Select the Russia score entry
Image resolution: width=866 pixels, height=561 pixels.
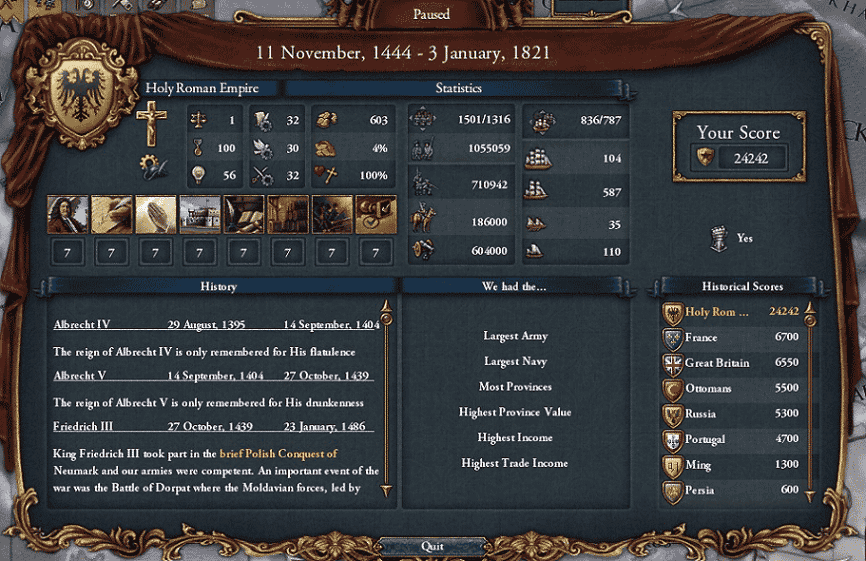(735, 414)
